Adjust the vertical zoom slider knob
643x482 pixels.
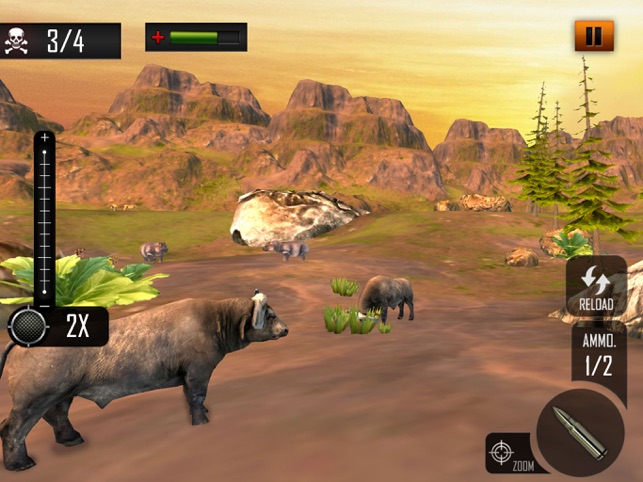click(29, 326)
